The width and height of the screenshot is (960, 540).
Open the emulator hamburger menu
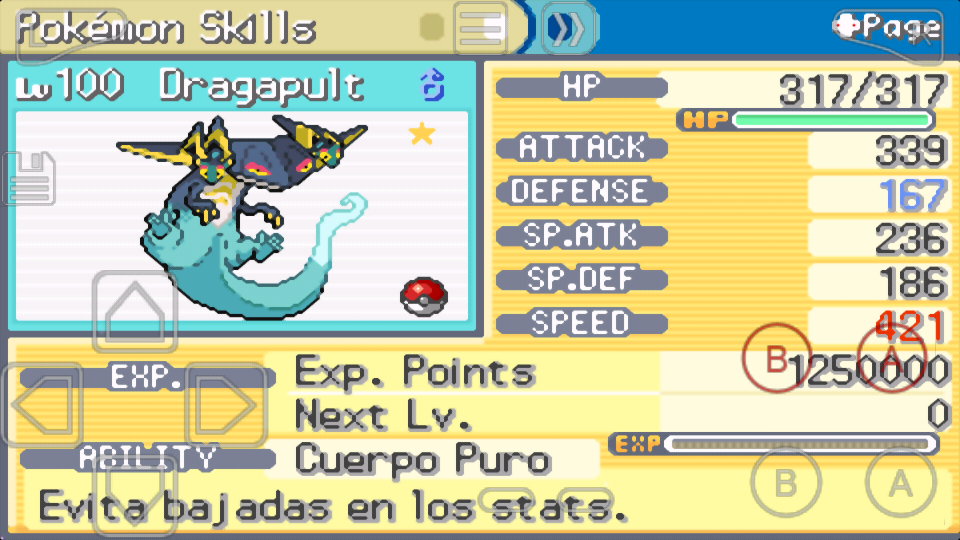481,28
